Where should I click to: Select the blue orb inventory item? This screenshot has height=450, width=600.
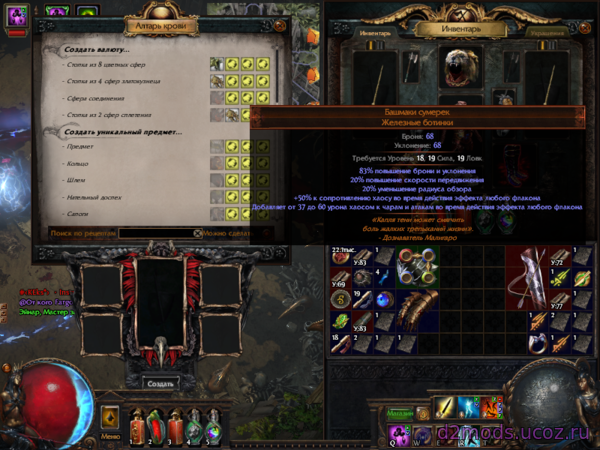383,299
